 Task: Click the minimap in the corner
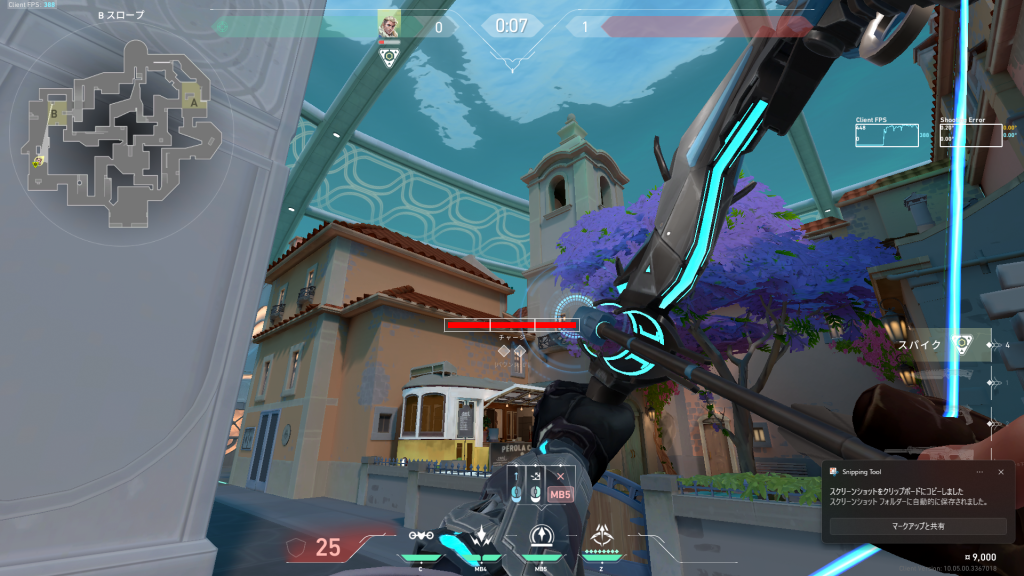pyautogui.click(x=120, y=130)
